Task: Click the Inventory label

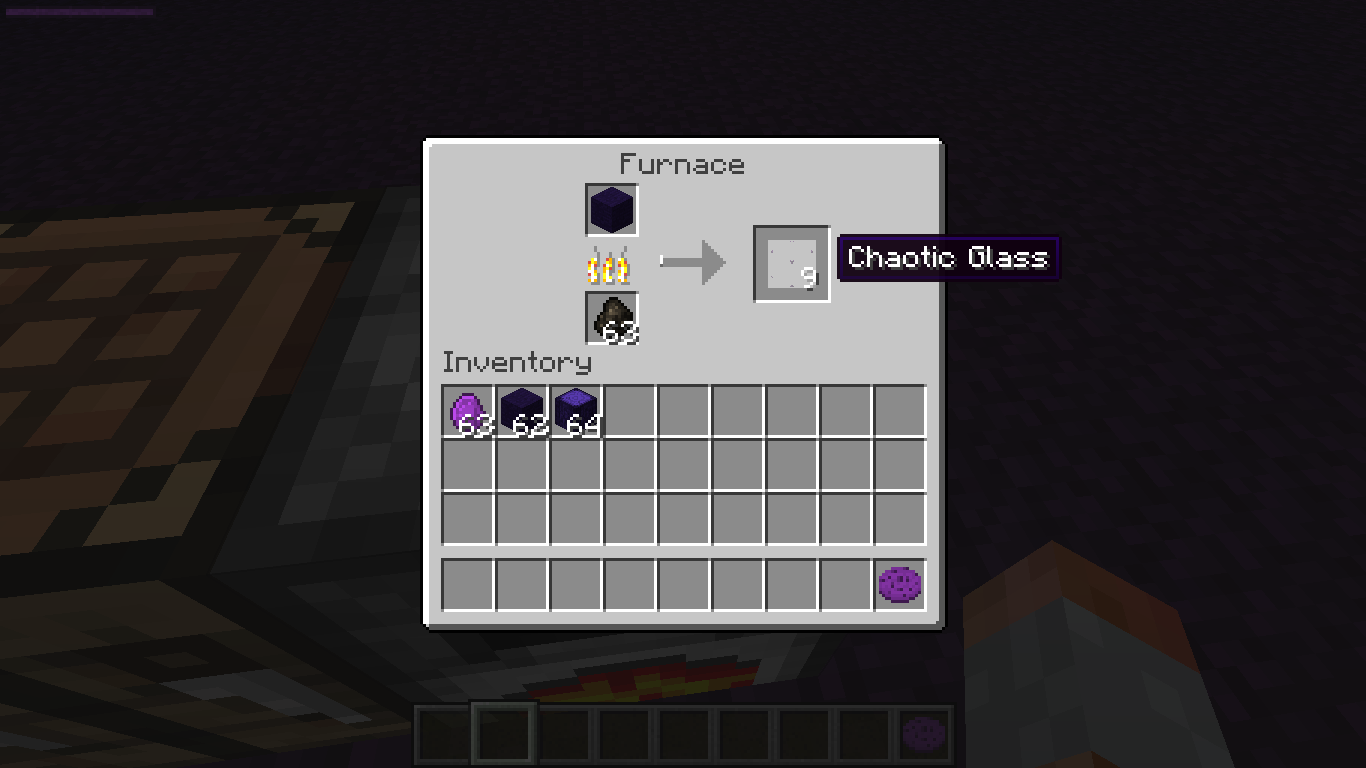Action: (x=518, y=363)
